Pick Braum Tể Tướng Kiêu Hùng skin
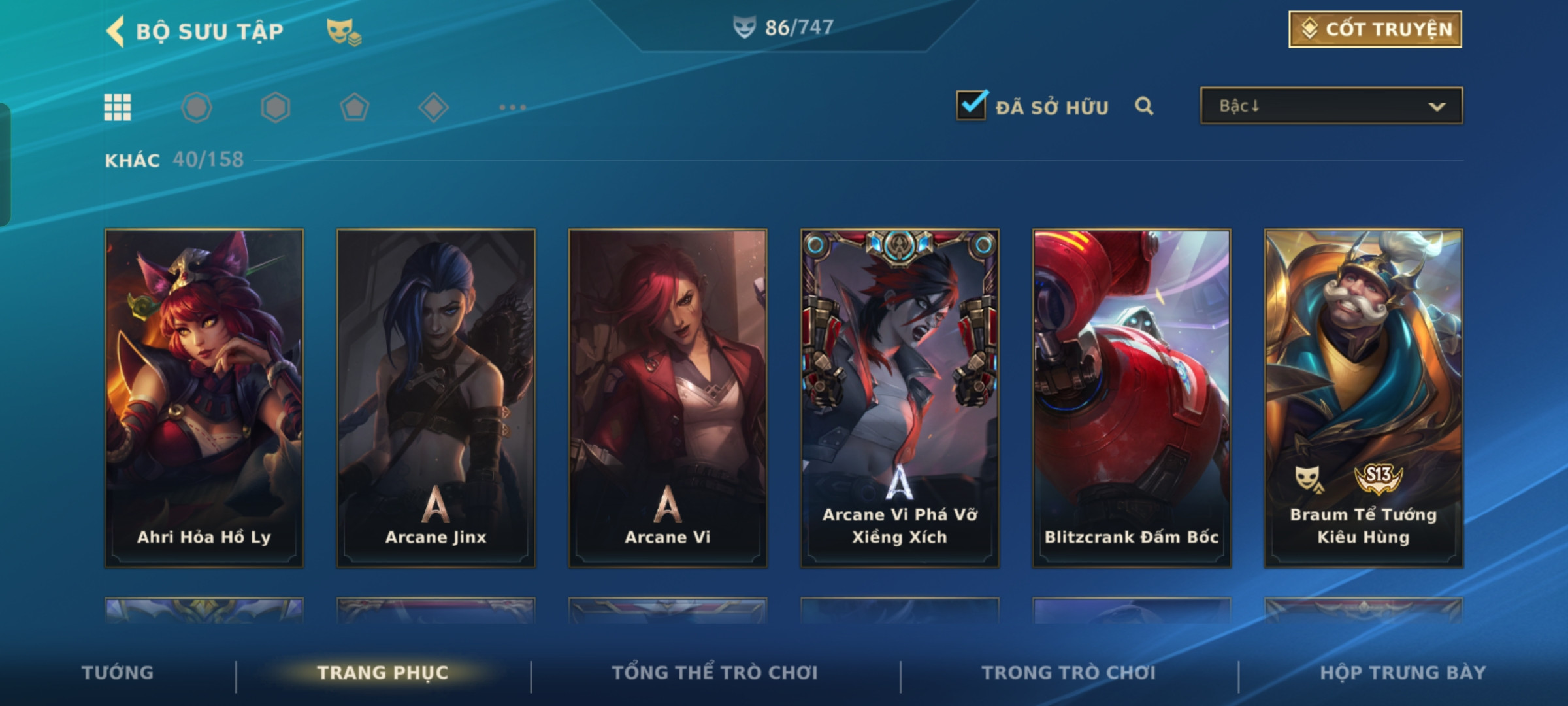This screenshot has width=1568, height=706. coord(1364,397)
